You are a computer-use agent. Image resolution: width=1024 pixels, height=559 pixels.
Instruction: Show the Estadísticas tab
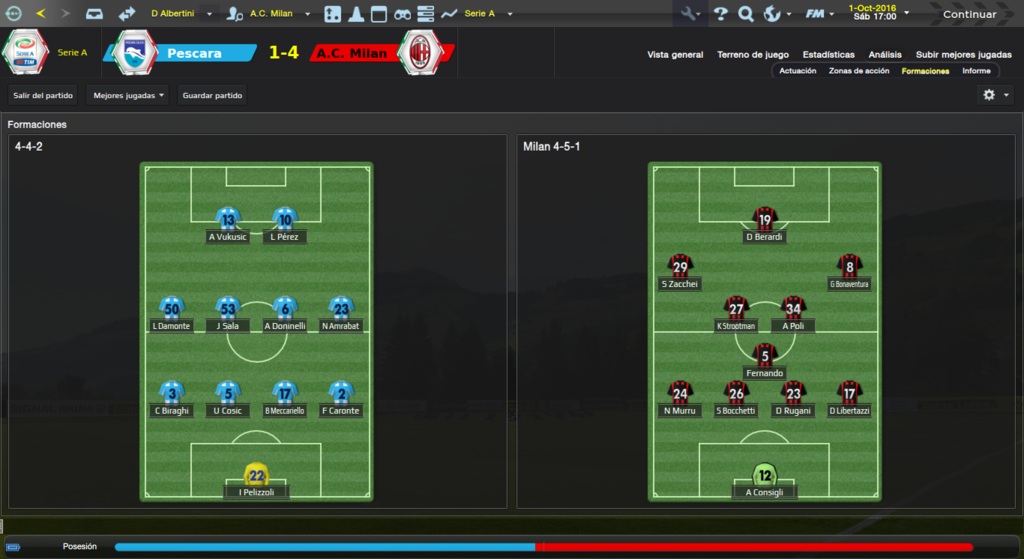[828, 55]
